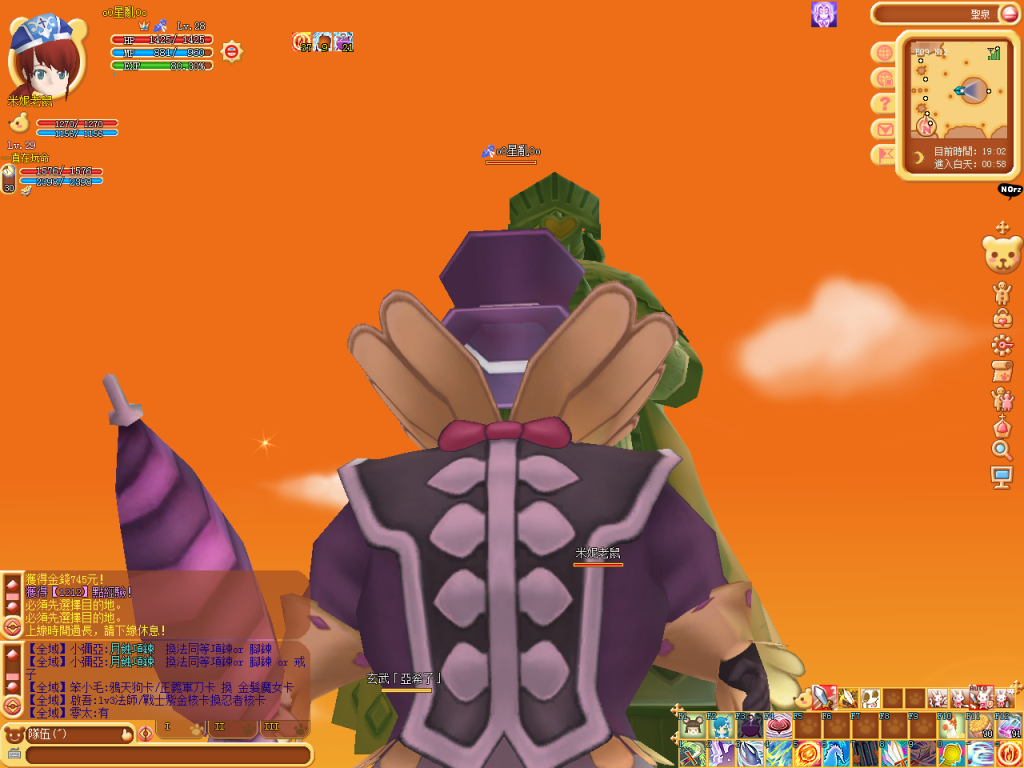The height and width of the screenshot is (768, 1024).
Task: Open the computer monitor system icon
Action: click(x=1002, y=477)
